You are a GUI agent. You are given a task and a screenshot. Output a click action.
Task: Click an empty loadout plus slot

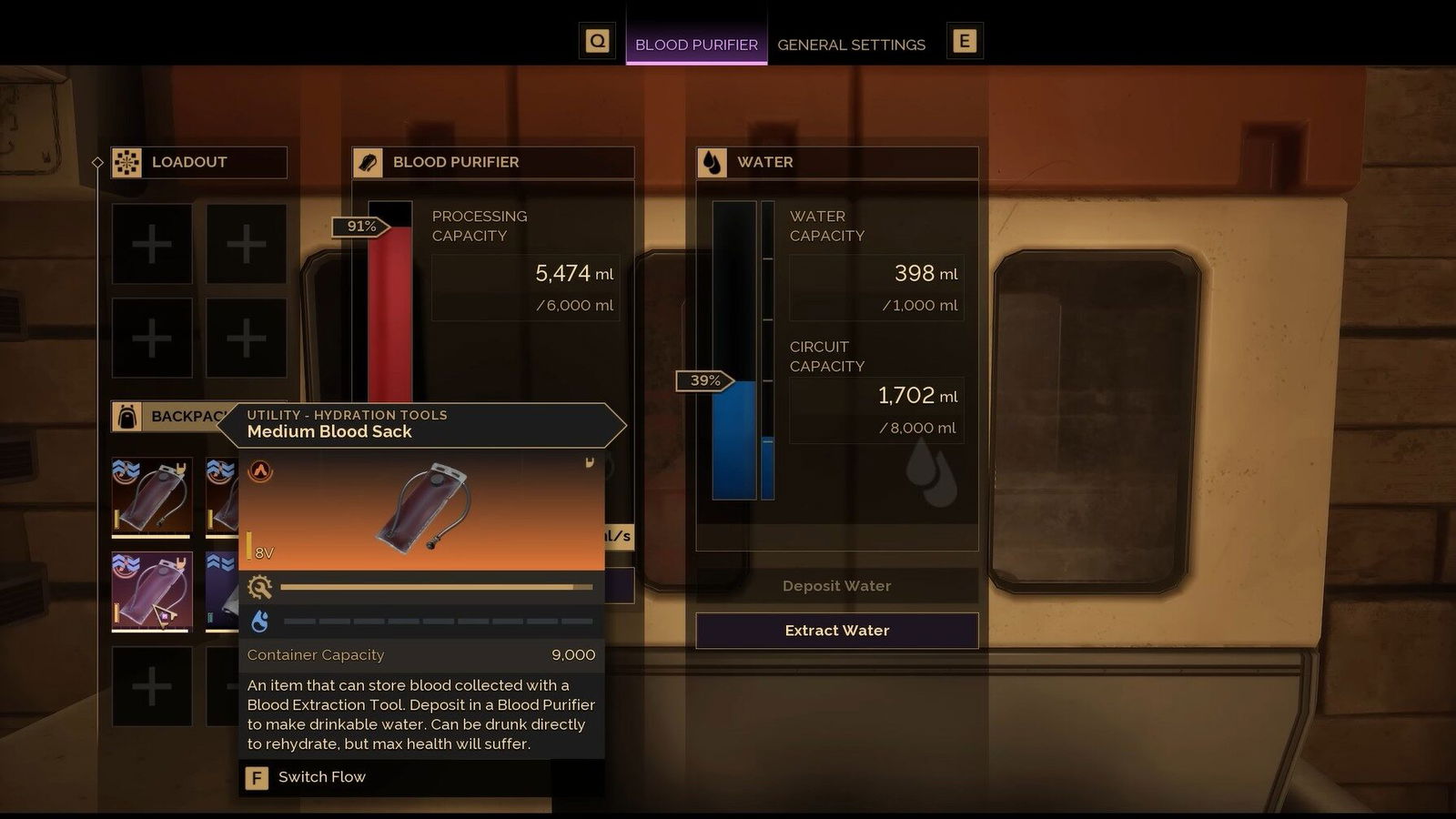pyautogui.click(x=151, y=244)
